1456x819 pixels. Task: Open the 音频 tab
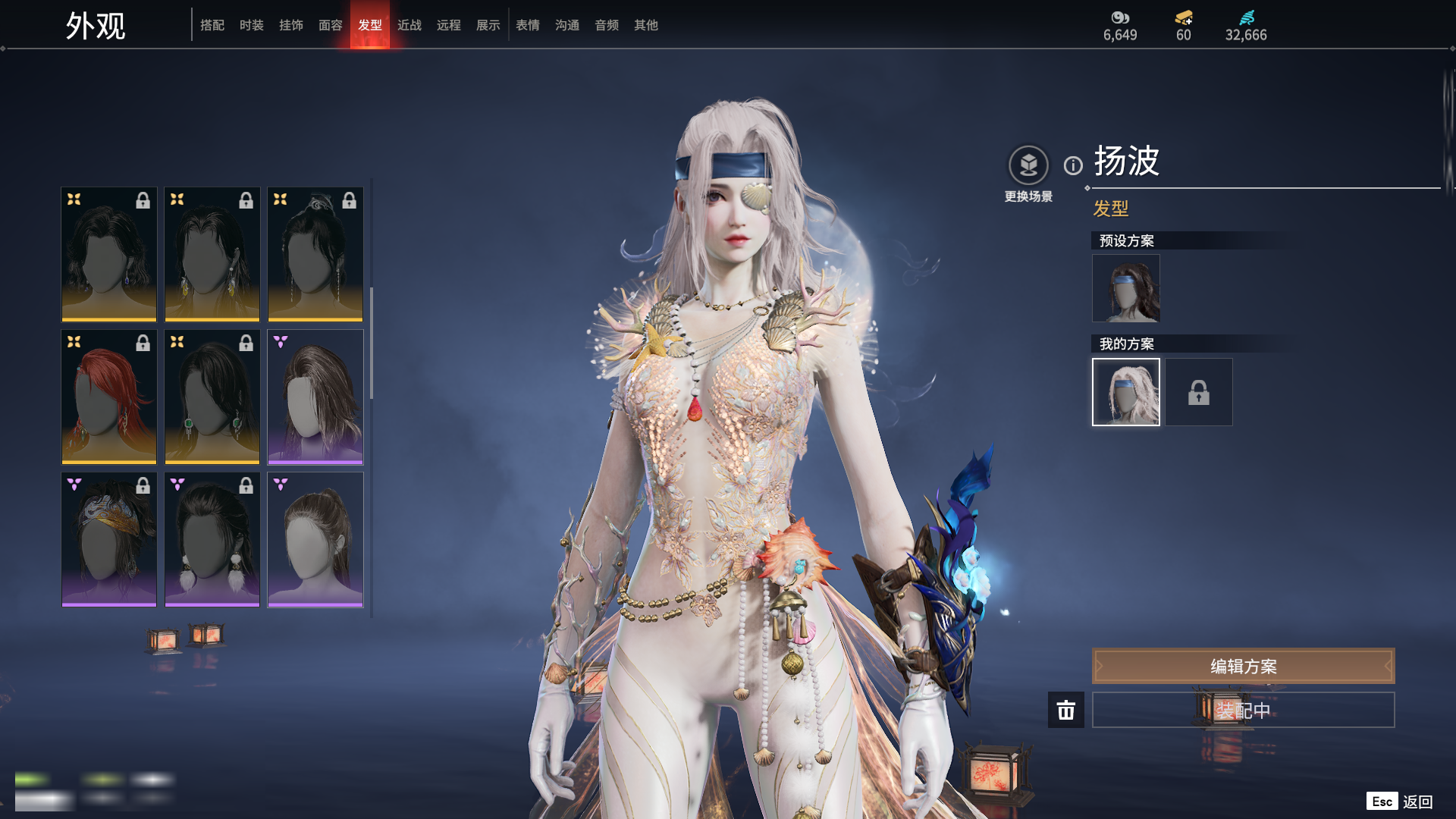click(x=607, y=25)
